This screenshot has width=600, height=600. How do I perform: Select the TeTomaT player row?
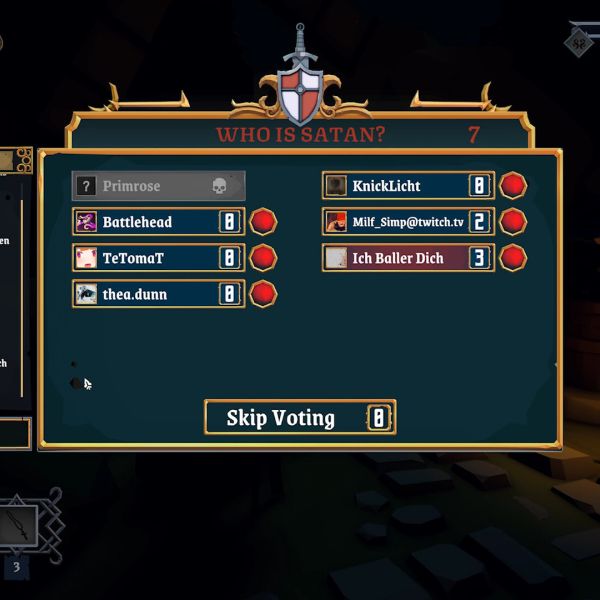158,258
